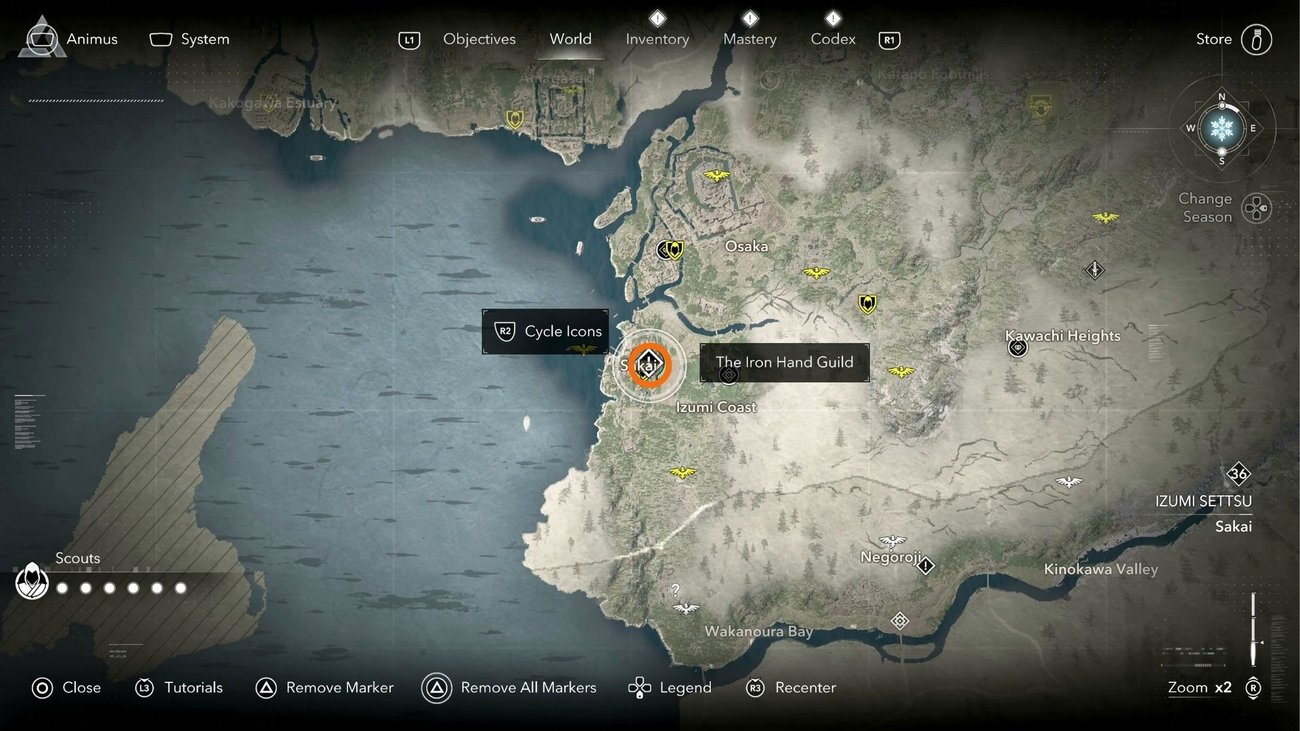Open the Inventory tab
The image size is (1300, 731).
pos(657,39)
